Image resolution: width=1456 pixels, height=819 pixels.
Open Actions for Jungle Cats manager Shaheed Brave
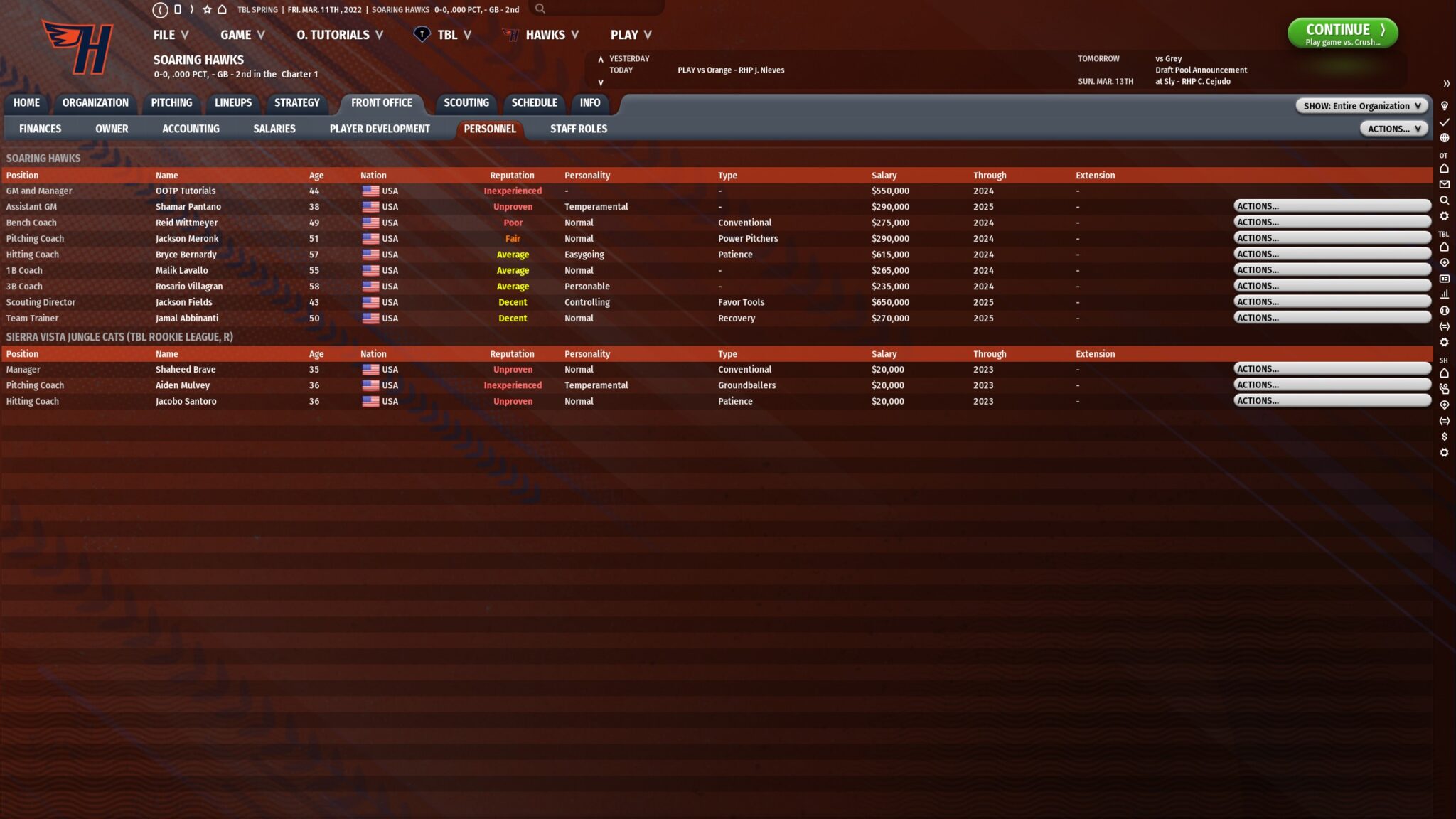coord(1334,368)
